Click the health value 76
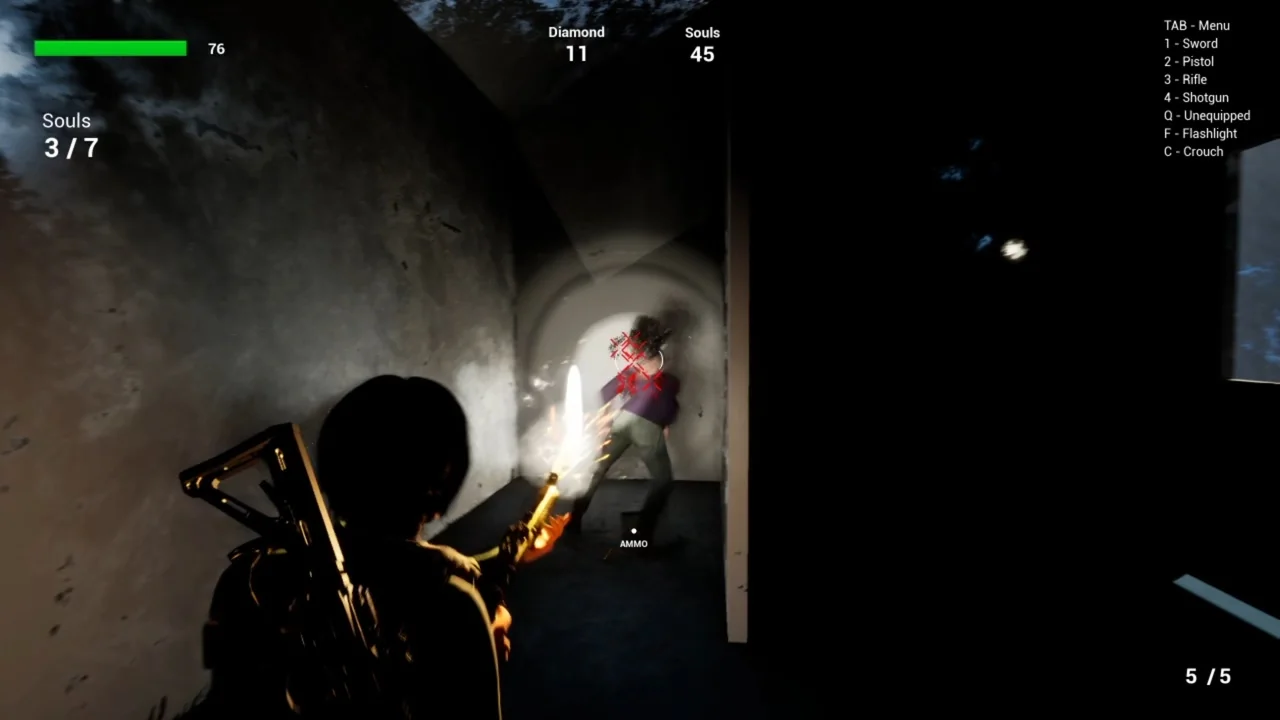This screenshot has height=720, width=1280. (216, 48)
